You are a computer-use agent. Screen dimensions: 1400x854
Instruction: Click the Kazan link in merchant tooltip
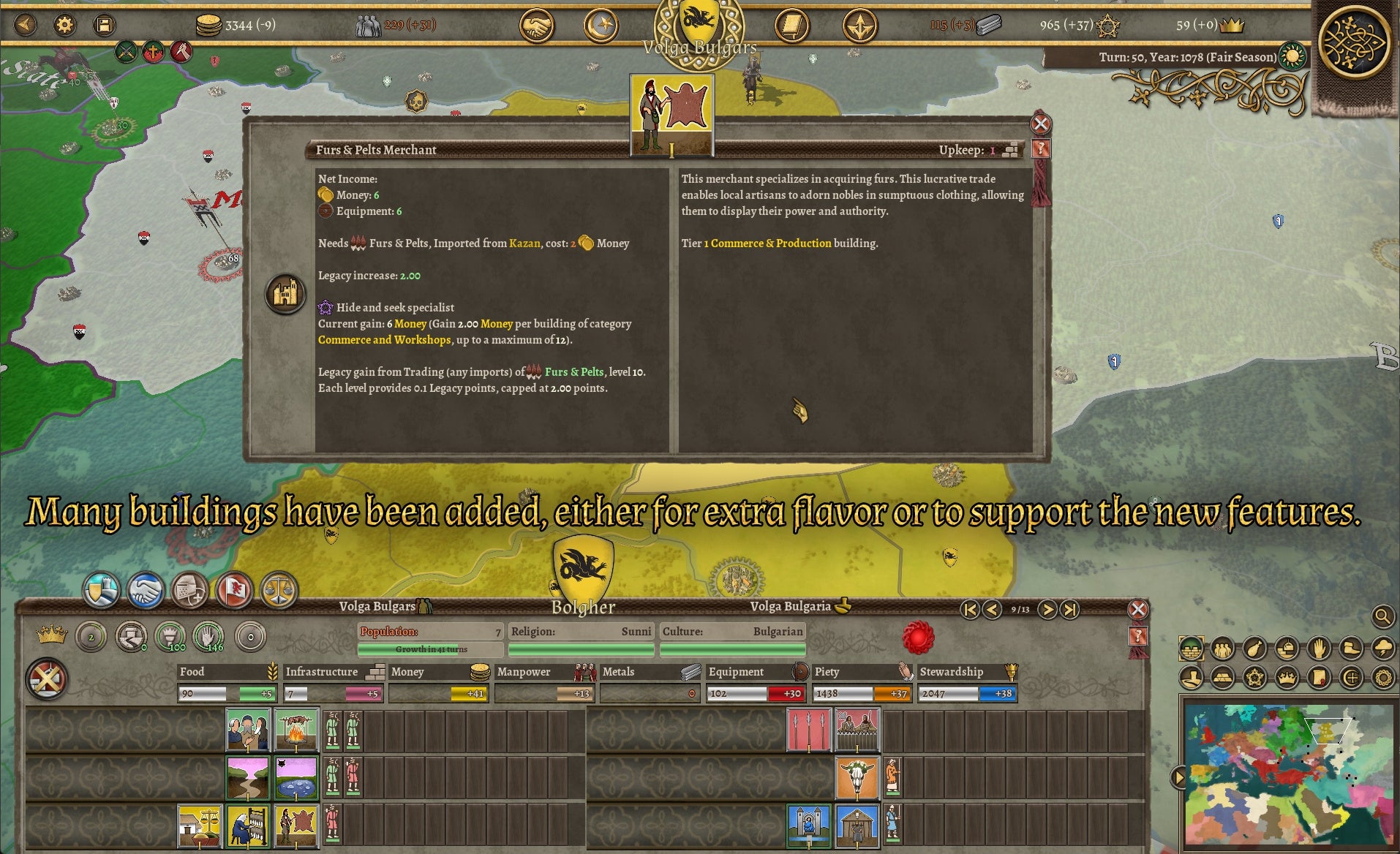click(524, 243)
